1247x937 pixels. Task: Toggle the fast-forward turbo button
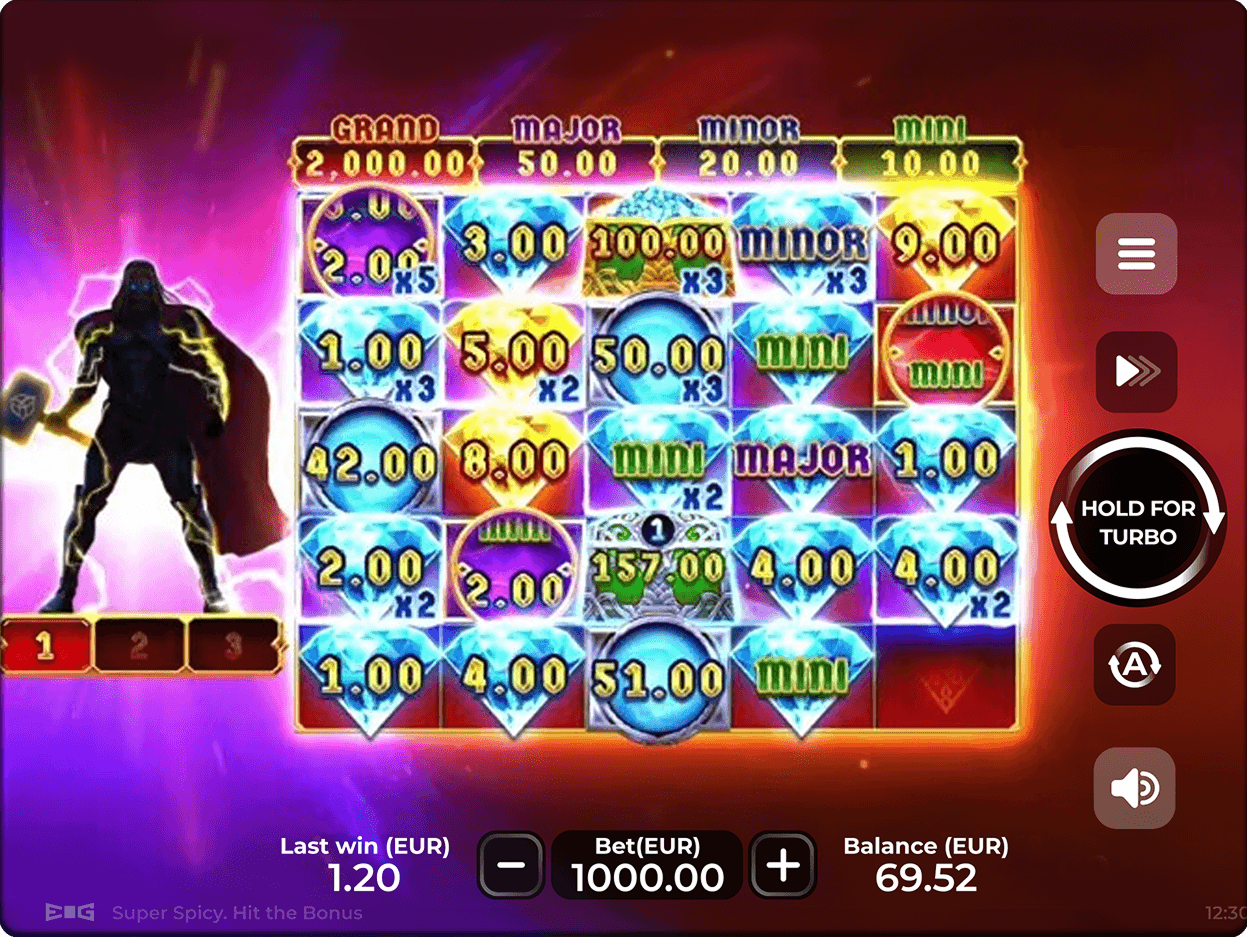(1136, 372)
